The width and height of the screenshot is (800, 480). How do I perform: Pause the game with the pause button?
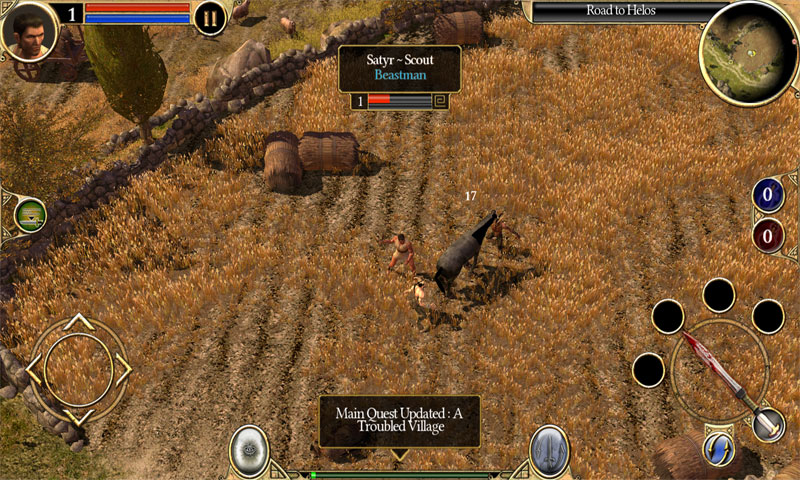tap(210, 18)
